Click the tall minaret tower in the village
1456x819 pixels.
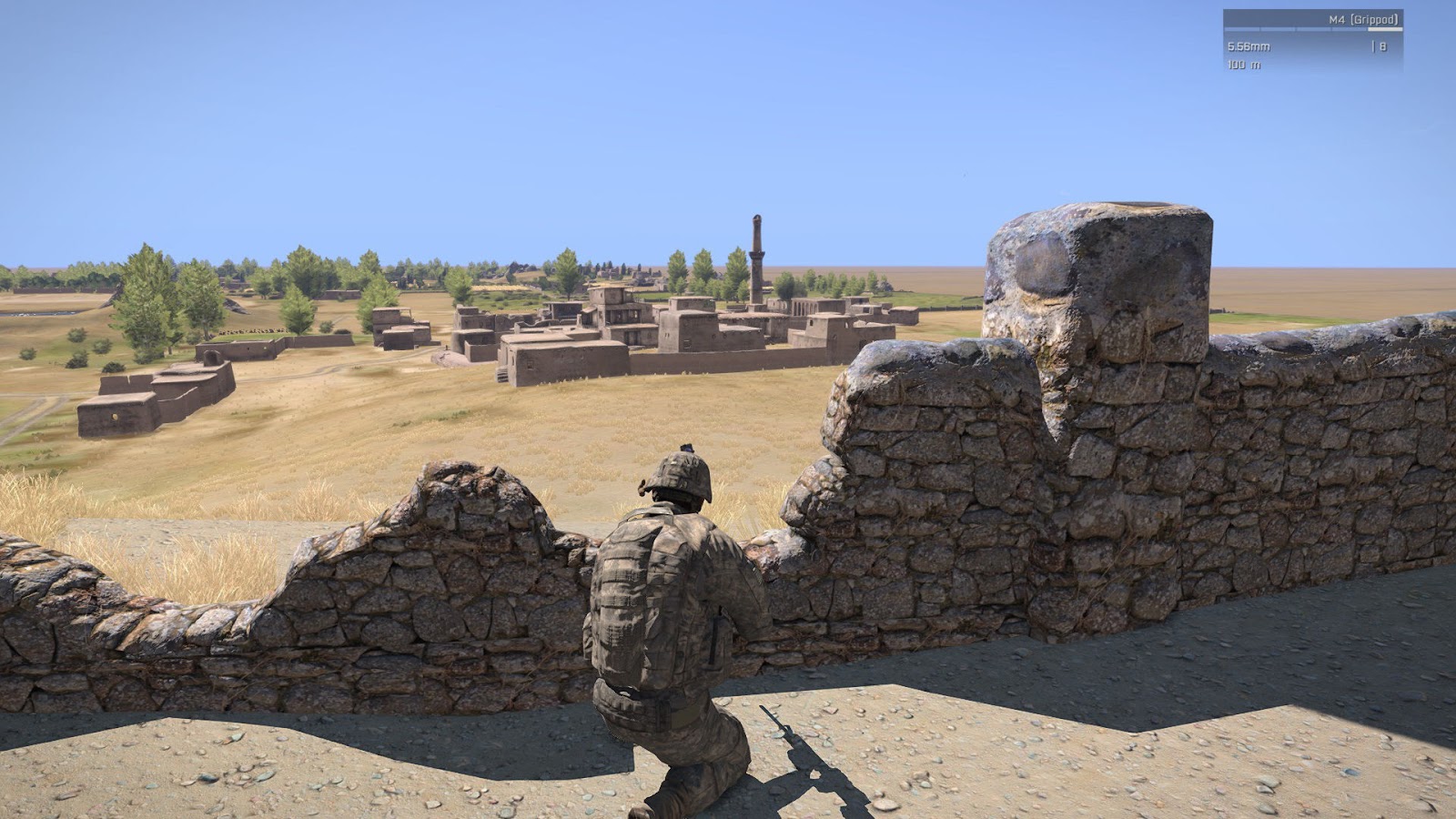756,255
